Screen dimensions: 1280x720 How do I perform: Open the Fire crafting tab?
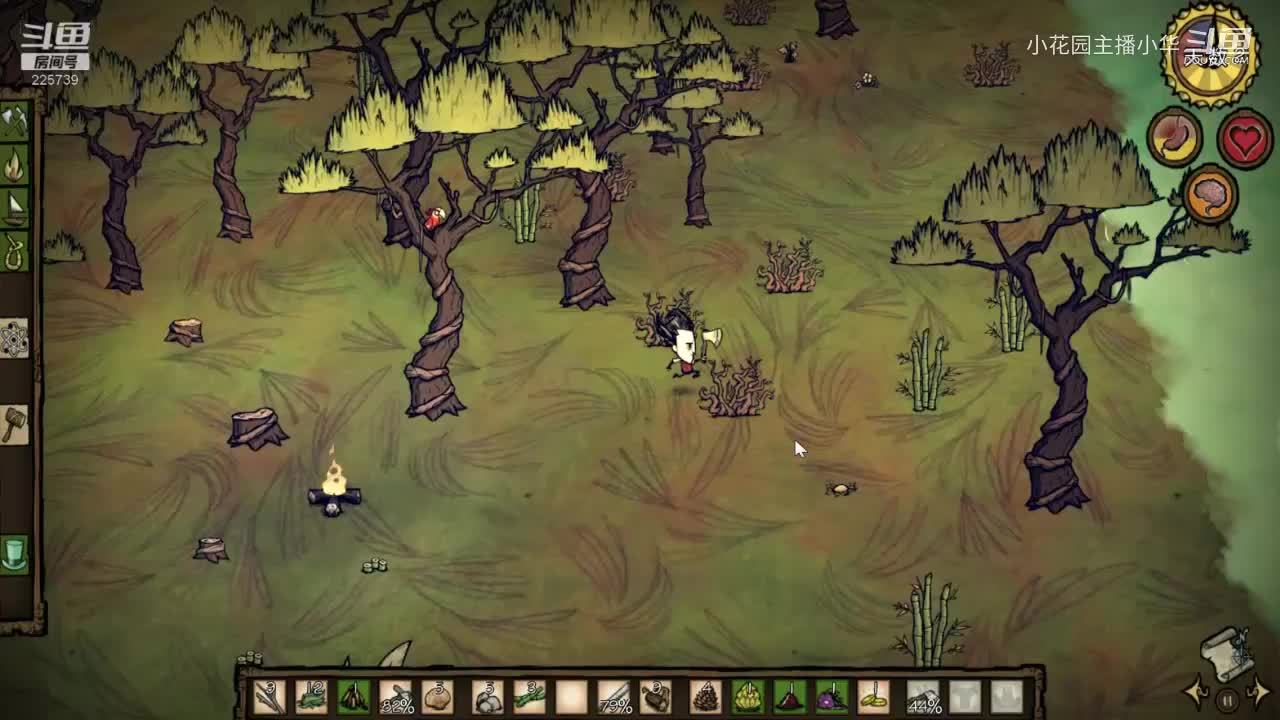(x=15, y=165)
